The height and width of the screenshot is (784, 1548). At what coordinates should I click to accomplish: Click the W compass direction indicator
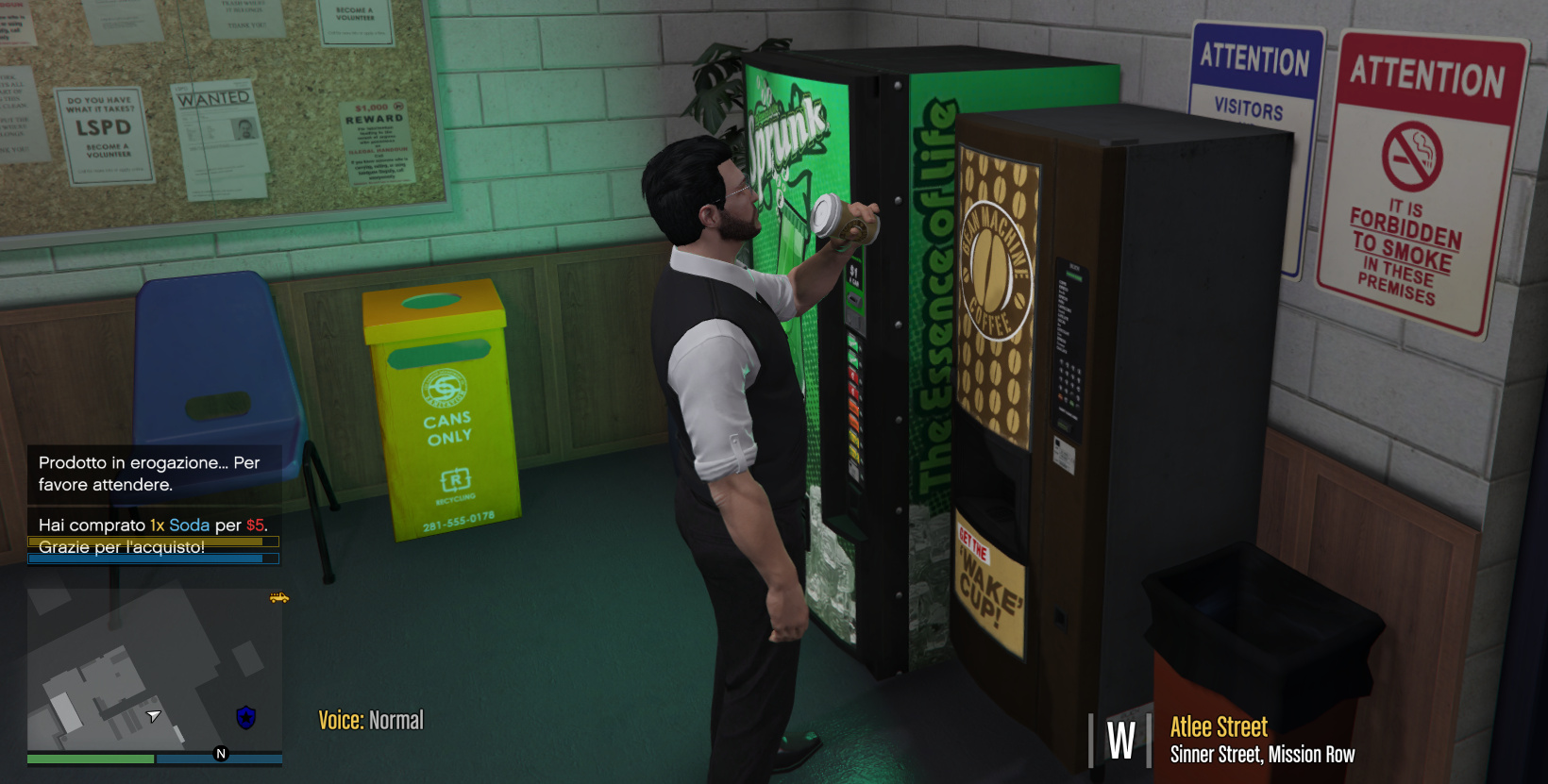[1119, 742]
